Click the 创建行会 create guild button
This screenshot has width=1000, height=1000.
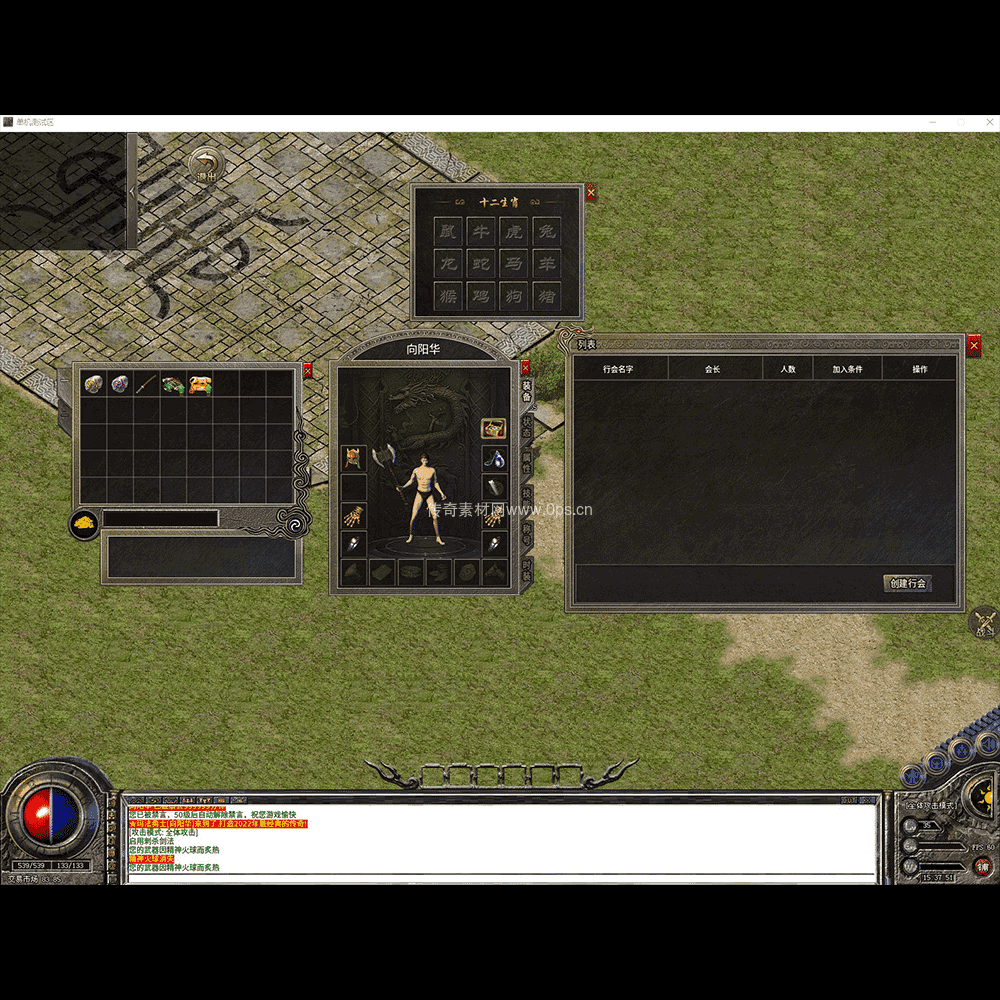click(x=907, y=583)
